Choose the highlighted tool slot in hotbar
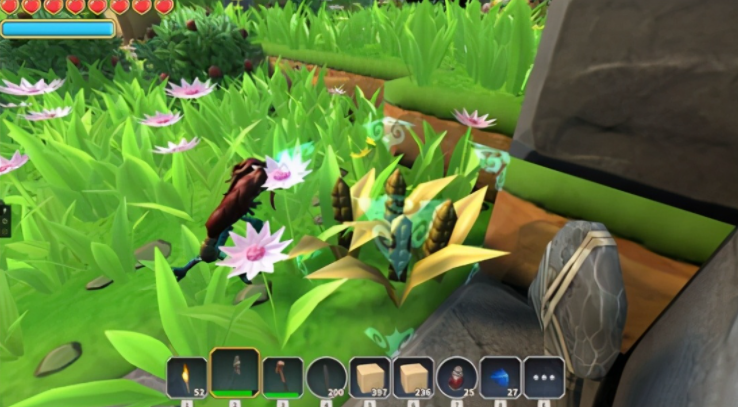 pos(235,375)
